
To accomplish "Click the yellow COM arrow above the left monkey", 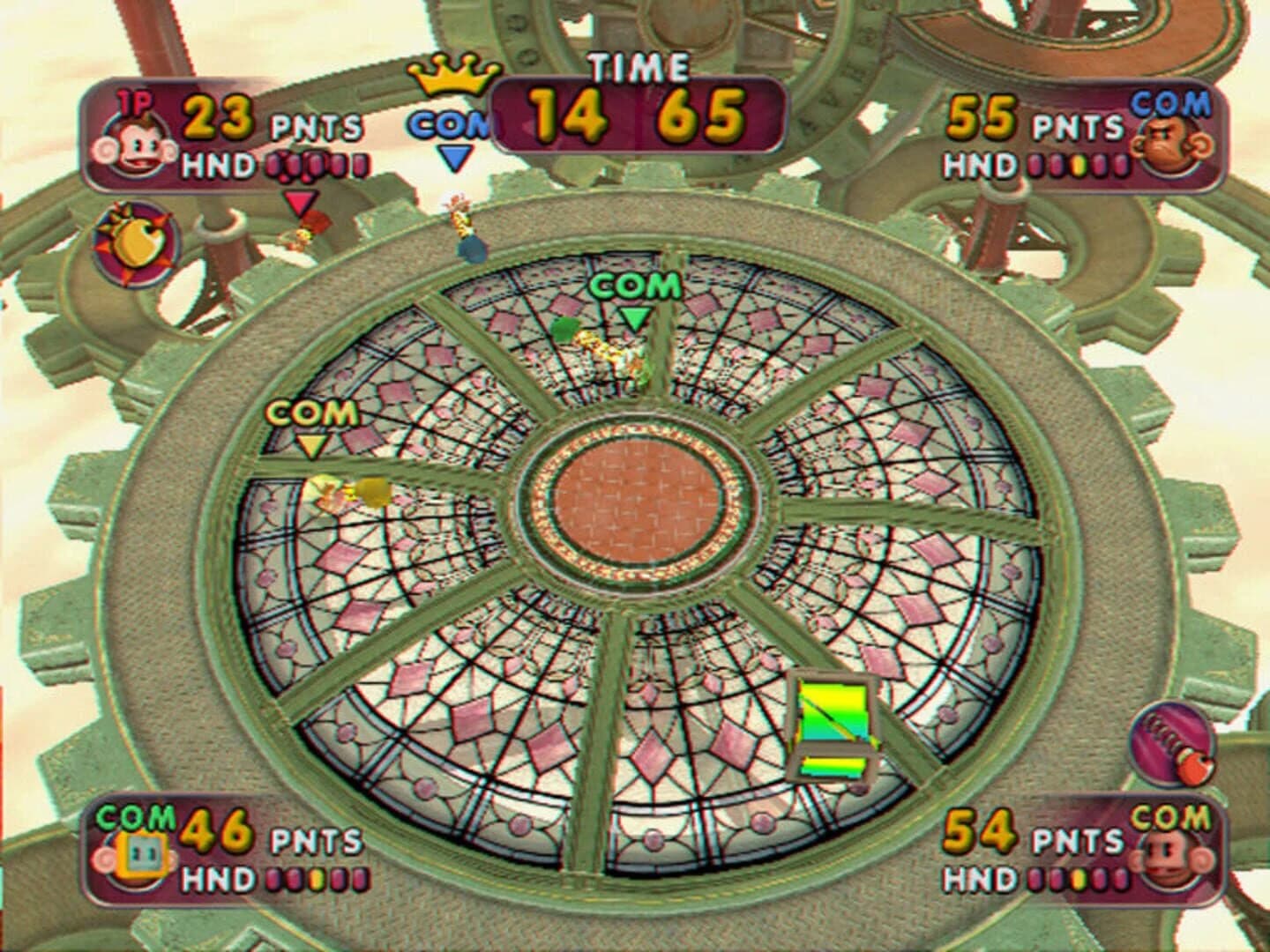I will point(309,443).
